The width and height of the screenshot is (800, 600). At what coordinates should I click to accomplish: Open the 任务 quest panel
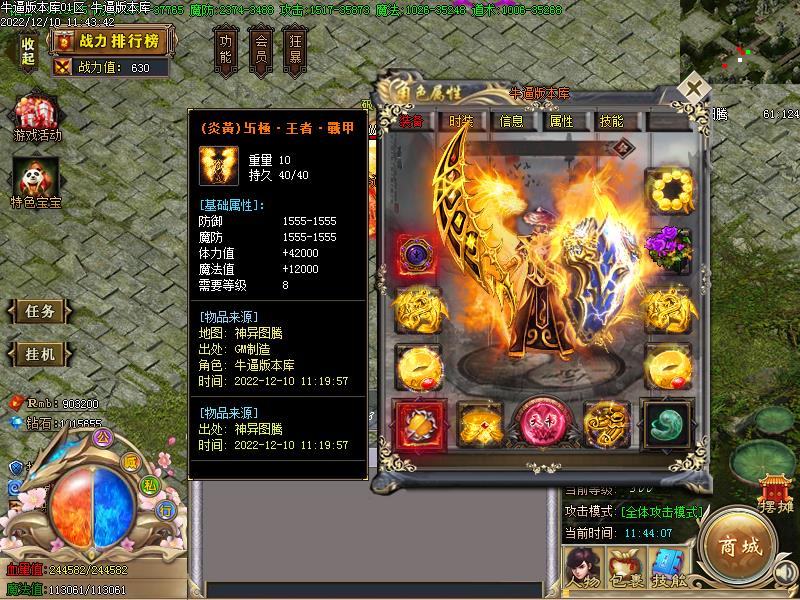pyautogui.click(x=40, y=311)
